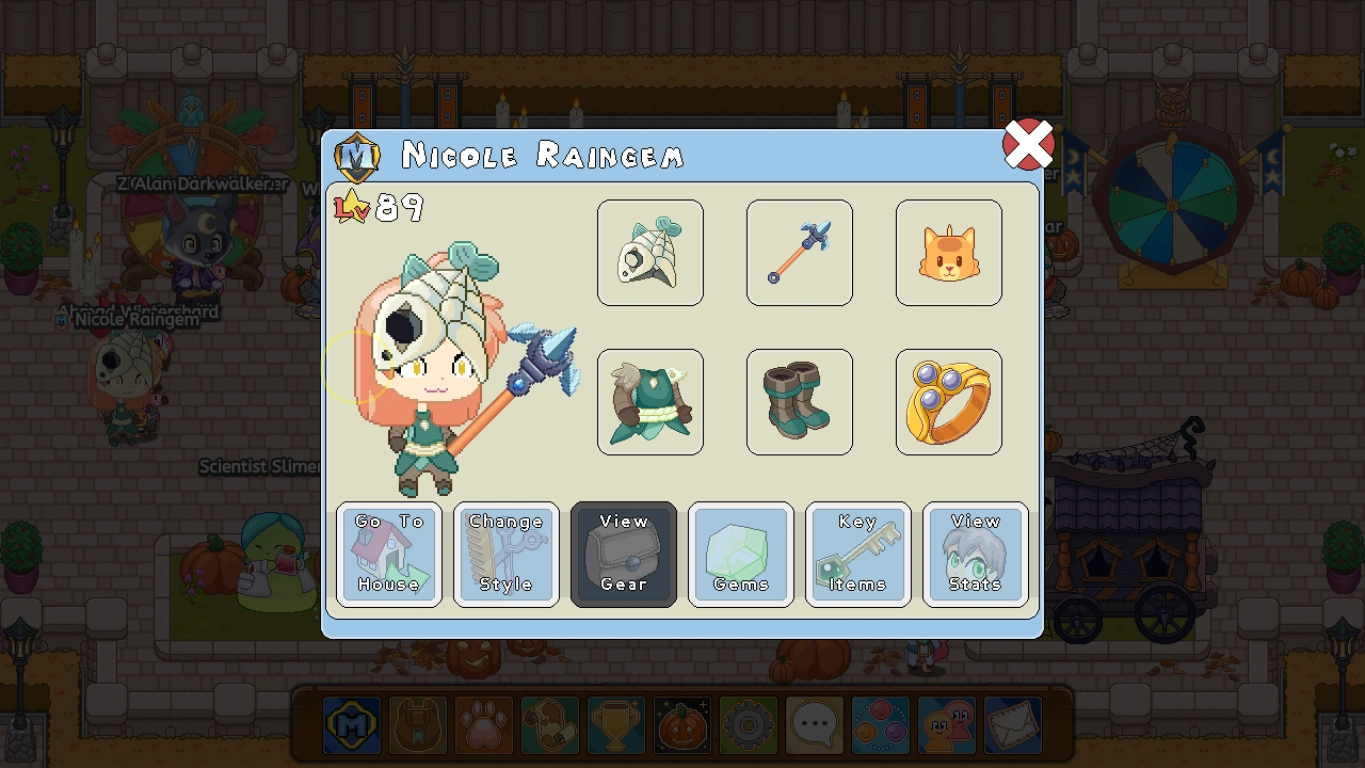This screenshot has height=768, width=1365.
Task: Open Nicole Raingem's house via Go To House
Action: pos(389,555)
